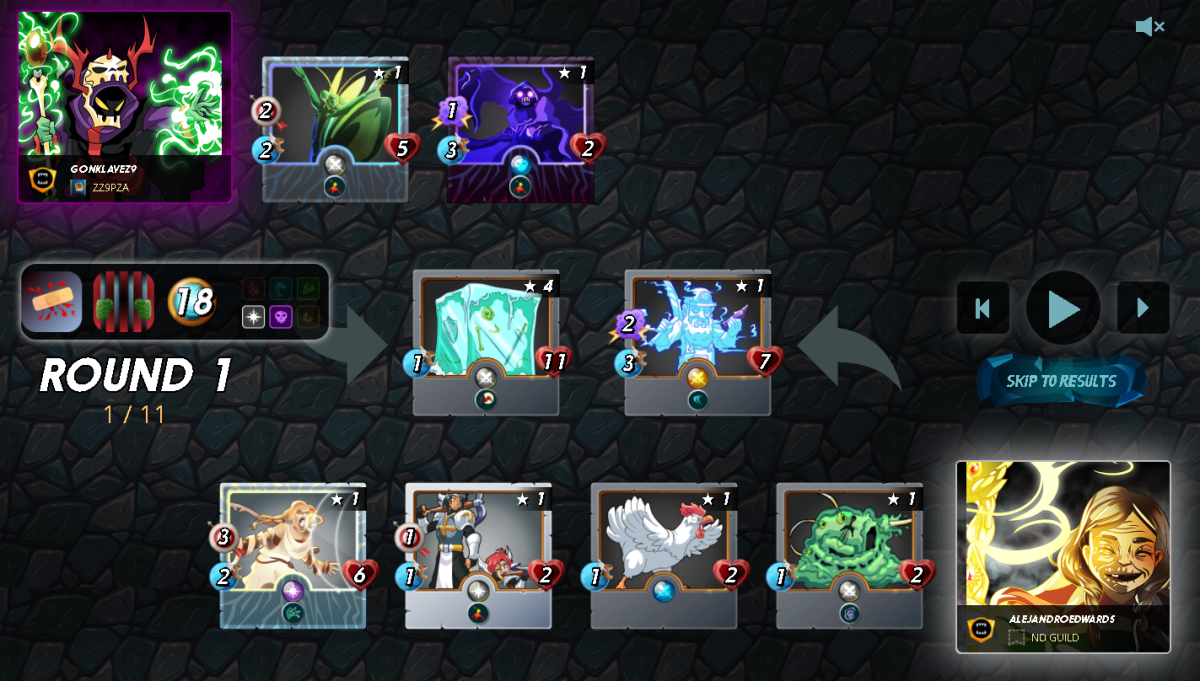1200x681 pixels.
Task: Choose the gelatinous cube tank card
Action: tap(486, 340)
